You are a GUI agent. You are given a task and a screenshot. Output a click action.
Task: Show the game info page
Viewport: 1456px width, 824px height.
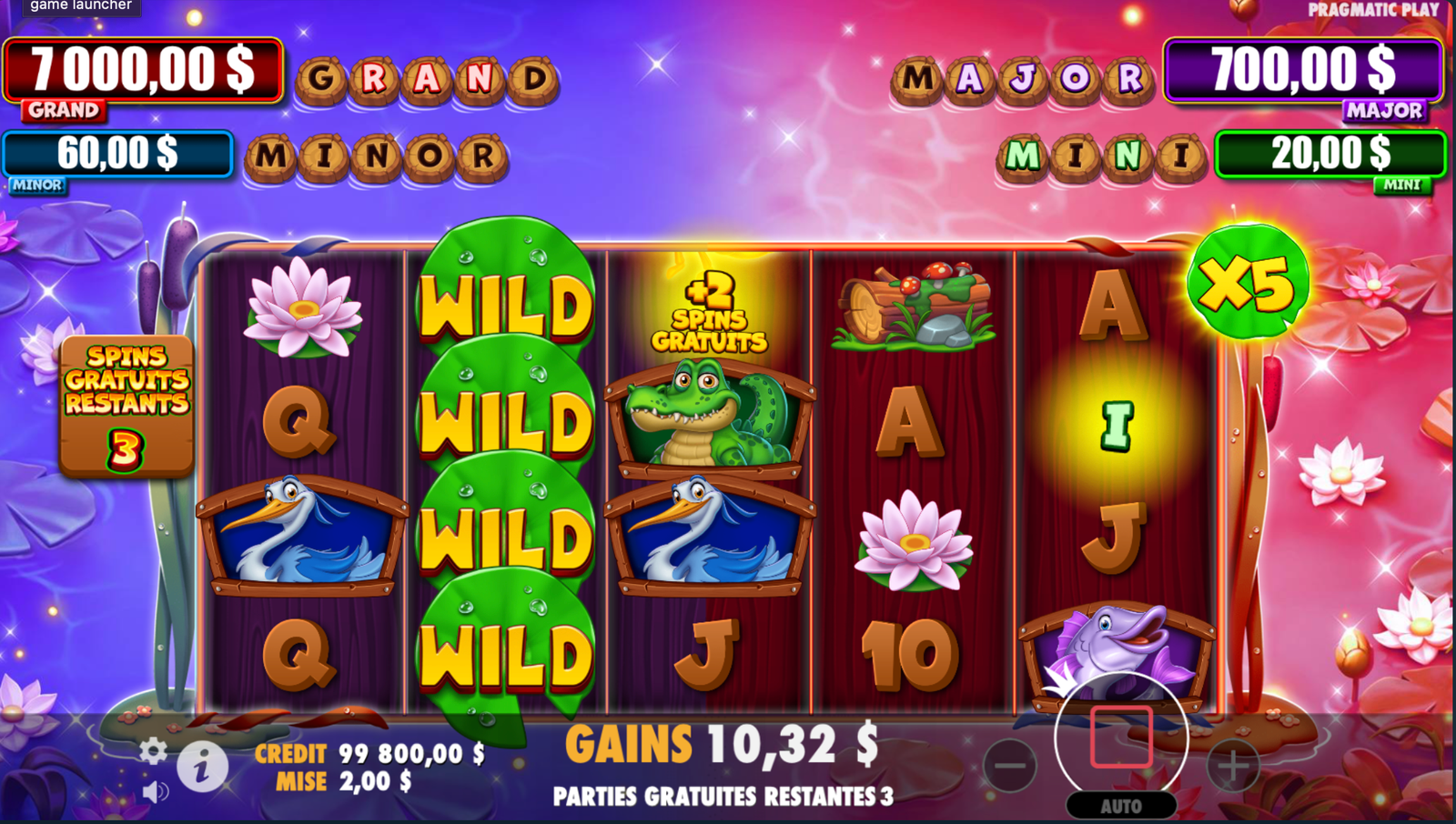[x=202, y=767]
